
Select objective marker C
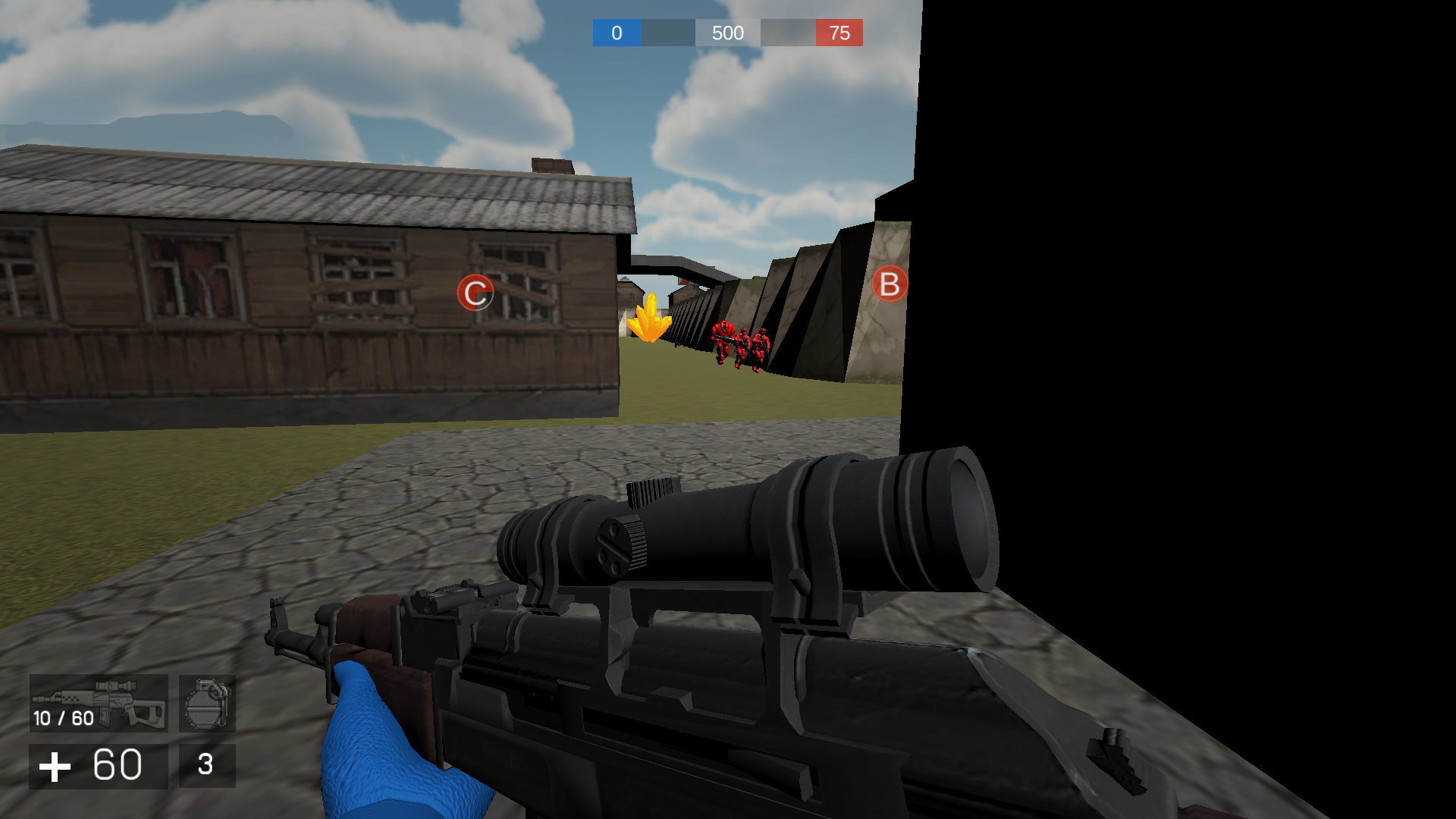coord(475,292)
